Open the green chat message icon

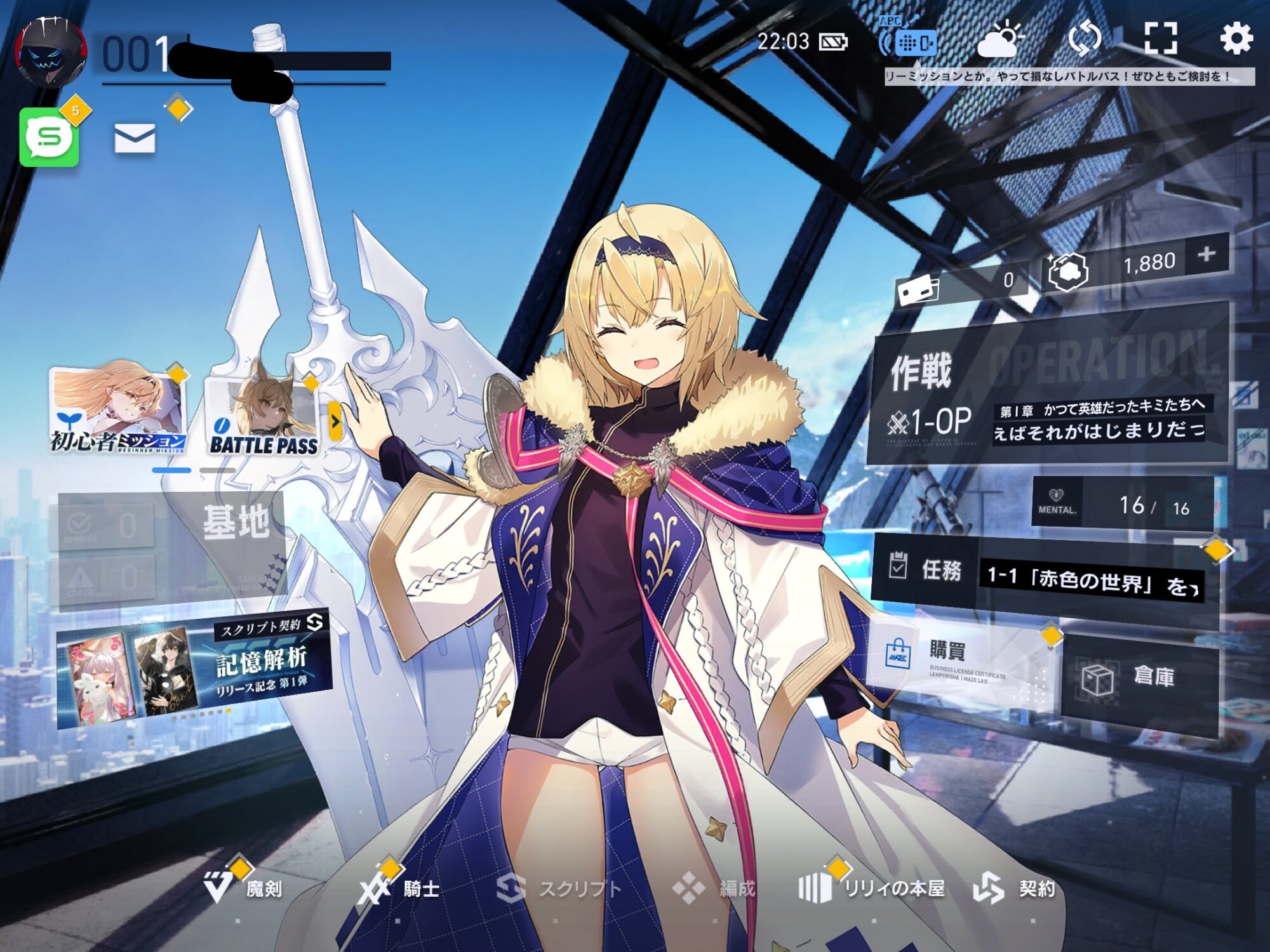coord(49,136)
